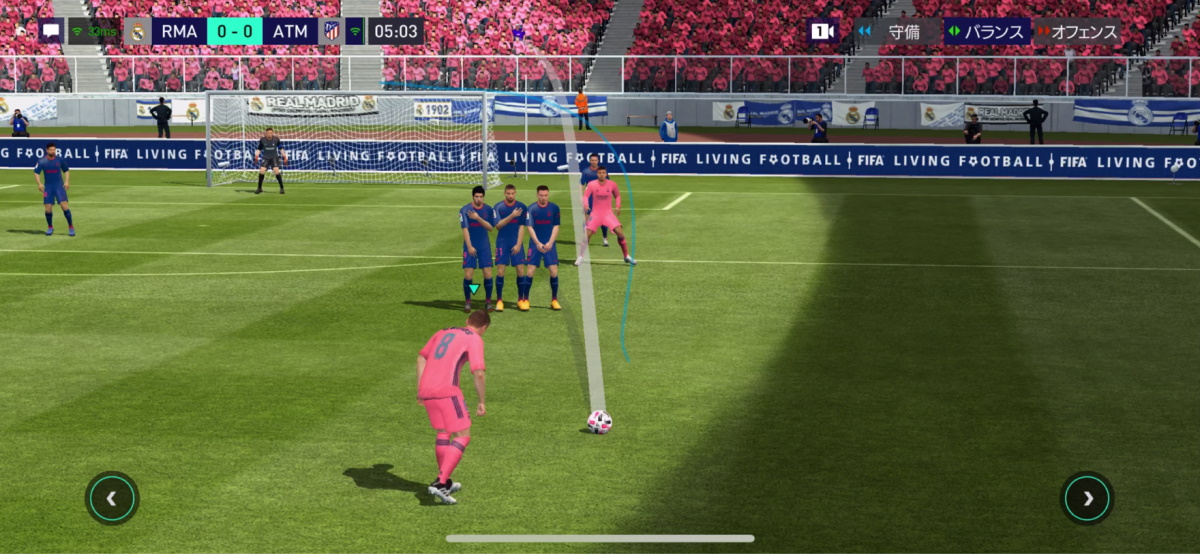This screenshot has width=1200, height=554.
Task: Choose the バランス balanced tactic
Action: (x=987, y=31)
